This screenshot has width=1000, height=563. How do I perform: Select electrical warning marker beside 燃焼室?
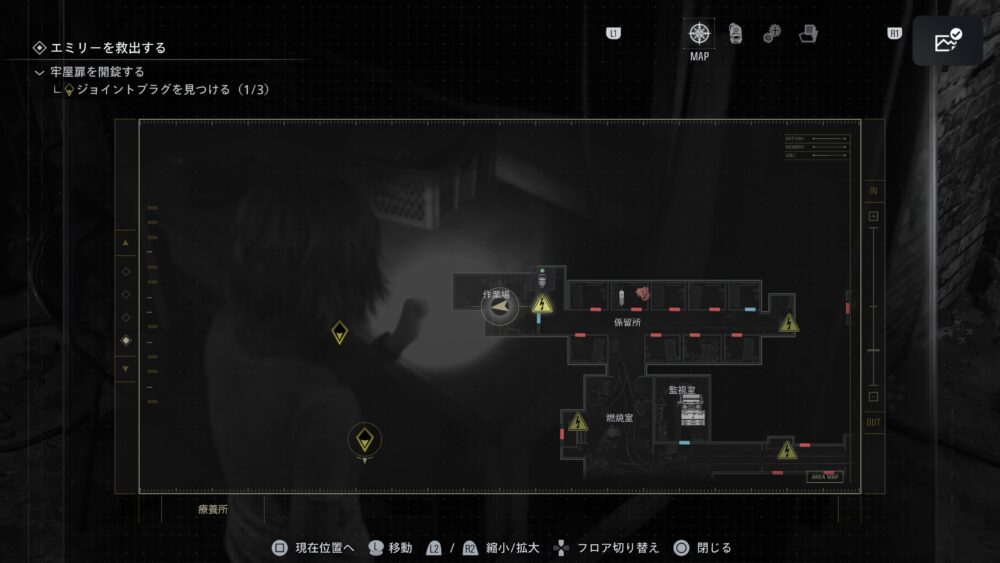pyautogui.click(x=577, y=422)
